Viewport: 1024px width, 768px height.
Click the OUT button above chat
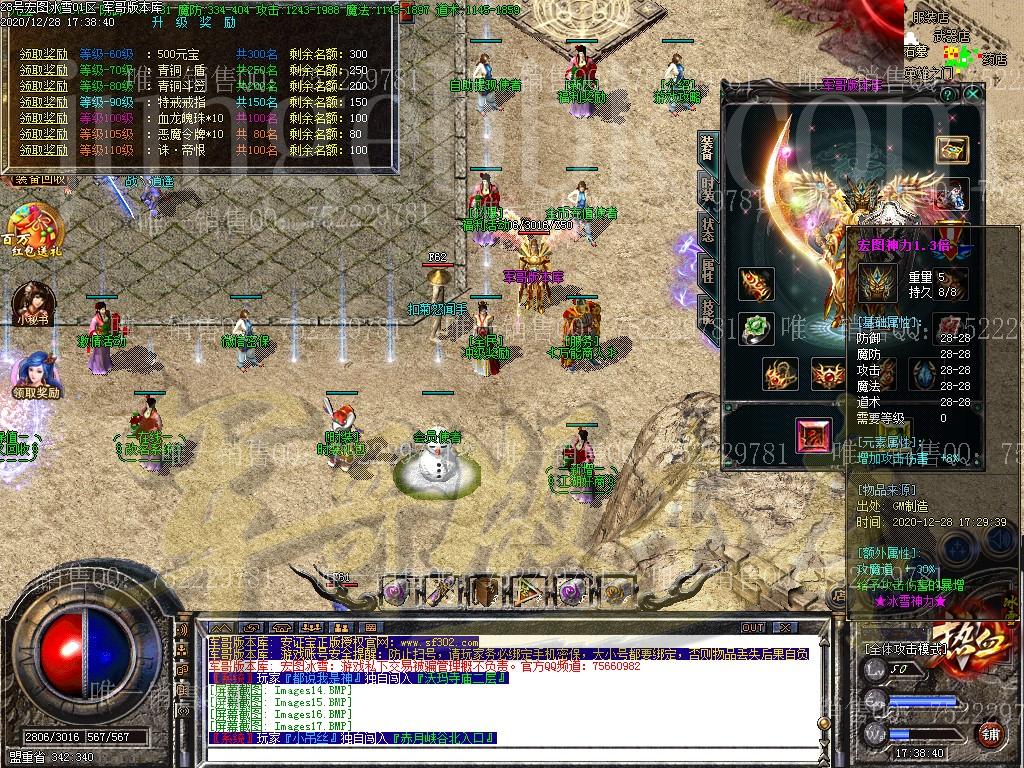[752, 628]
